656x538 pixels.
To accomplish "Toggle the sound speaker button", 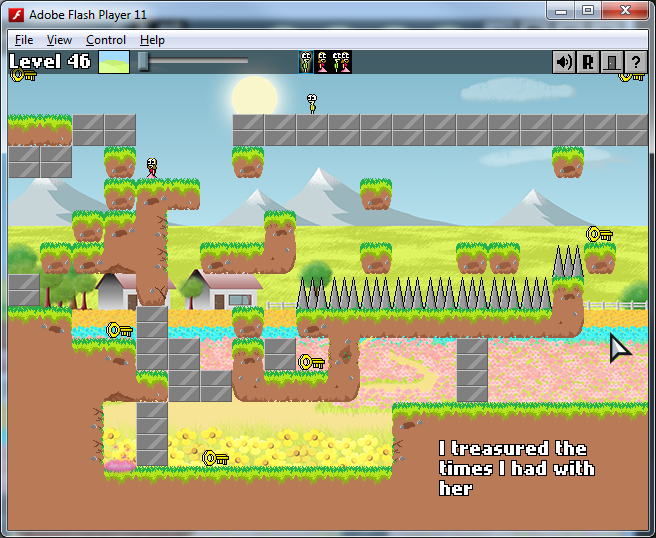I will click(564, 62).
